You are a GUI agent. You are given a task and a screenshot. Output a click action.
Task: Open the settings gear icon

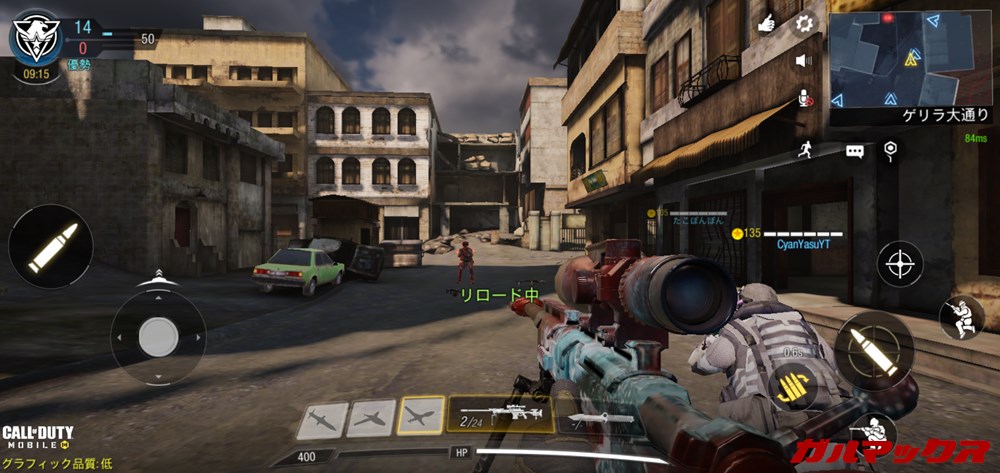(x=803, y=23)
